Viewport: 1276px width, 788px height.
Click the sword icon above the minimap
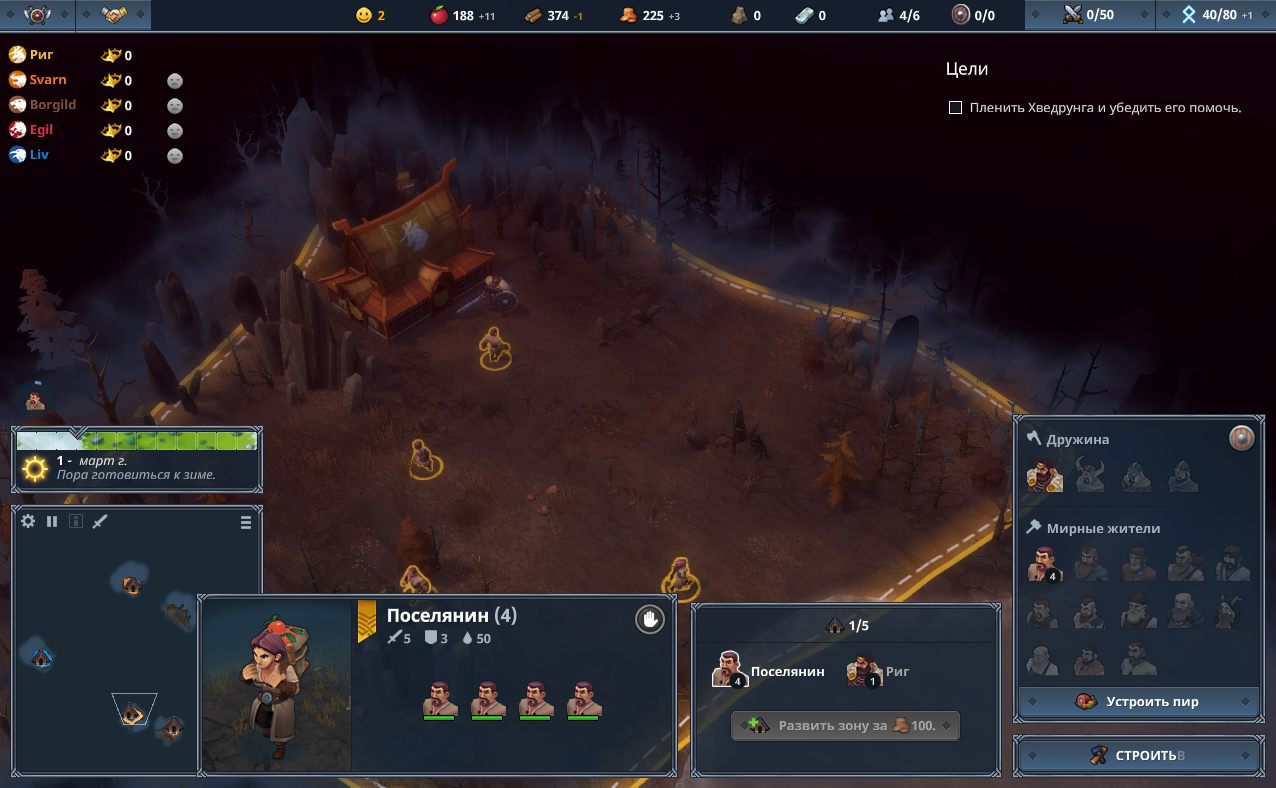tap(100, 521)
